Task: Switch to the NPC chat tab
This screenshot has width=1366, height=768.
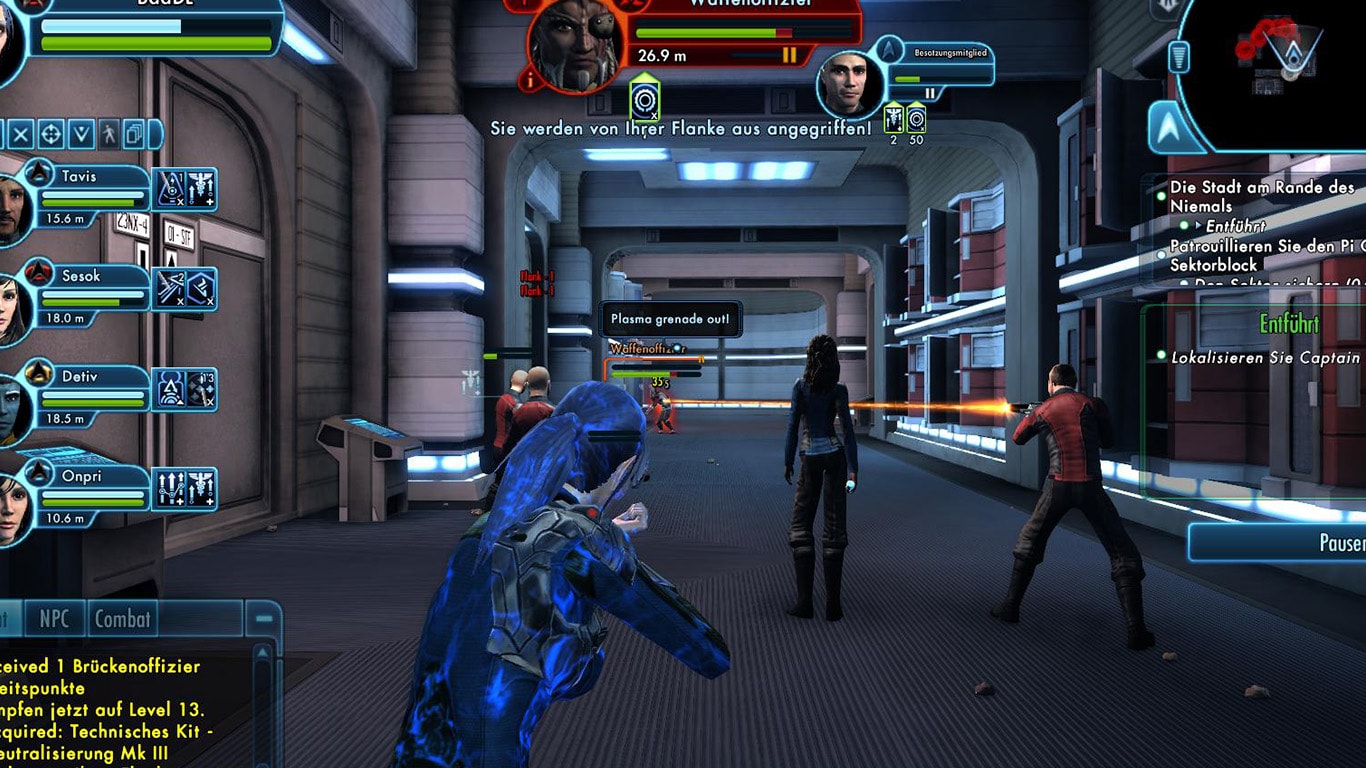Action: pos(53,618)
